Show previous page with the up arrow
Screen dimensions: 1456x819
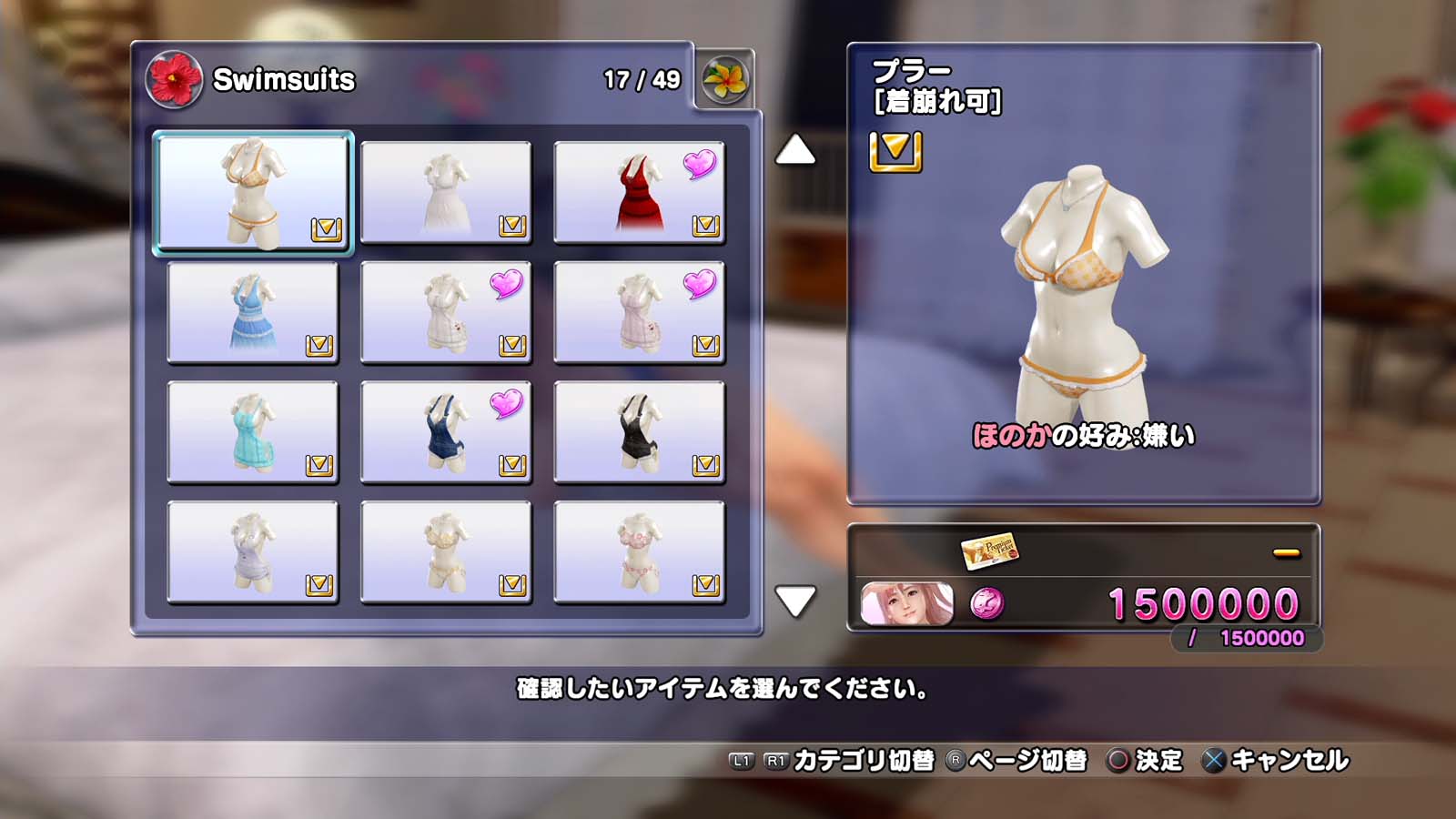795,150
